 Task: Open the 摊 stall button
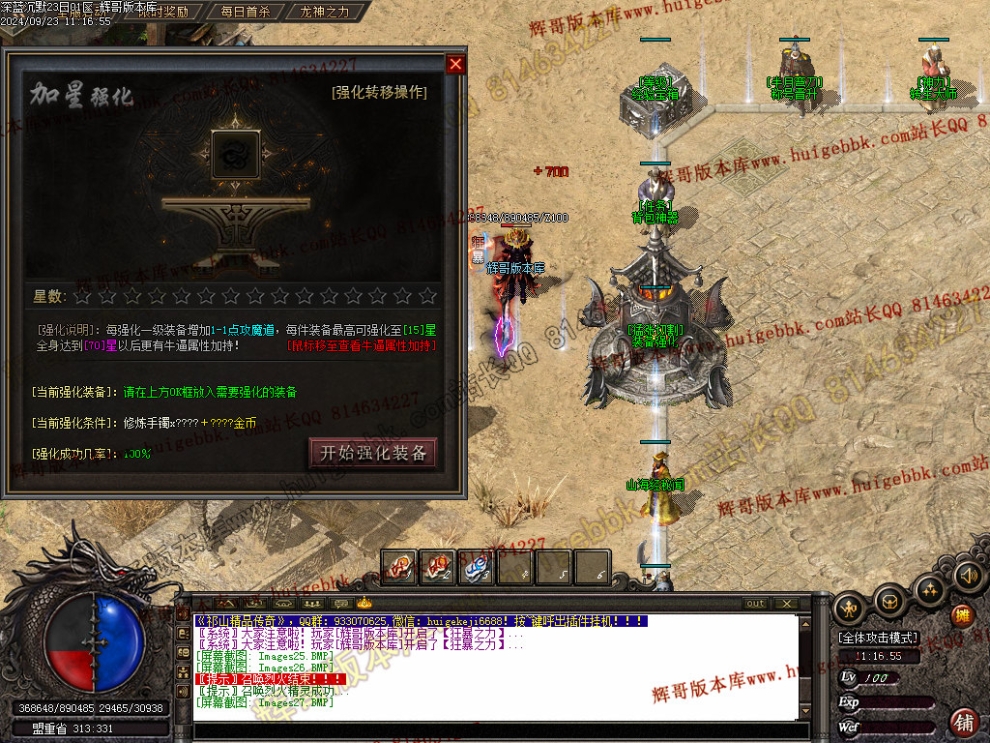click(x=961, y=615)
